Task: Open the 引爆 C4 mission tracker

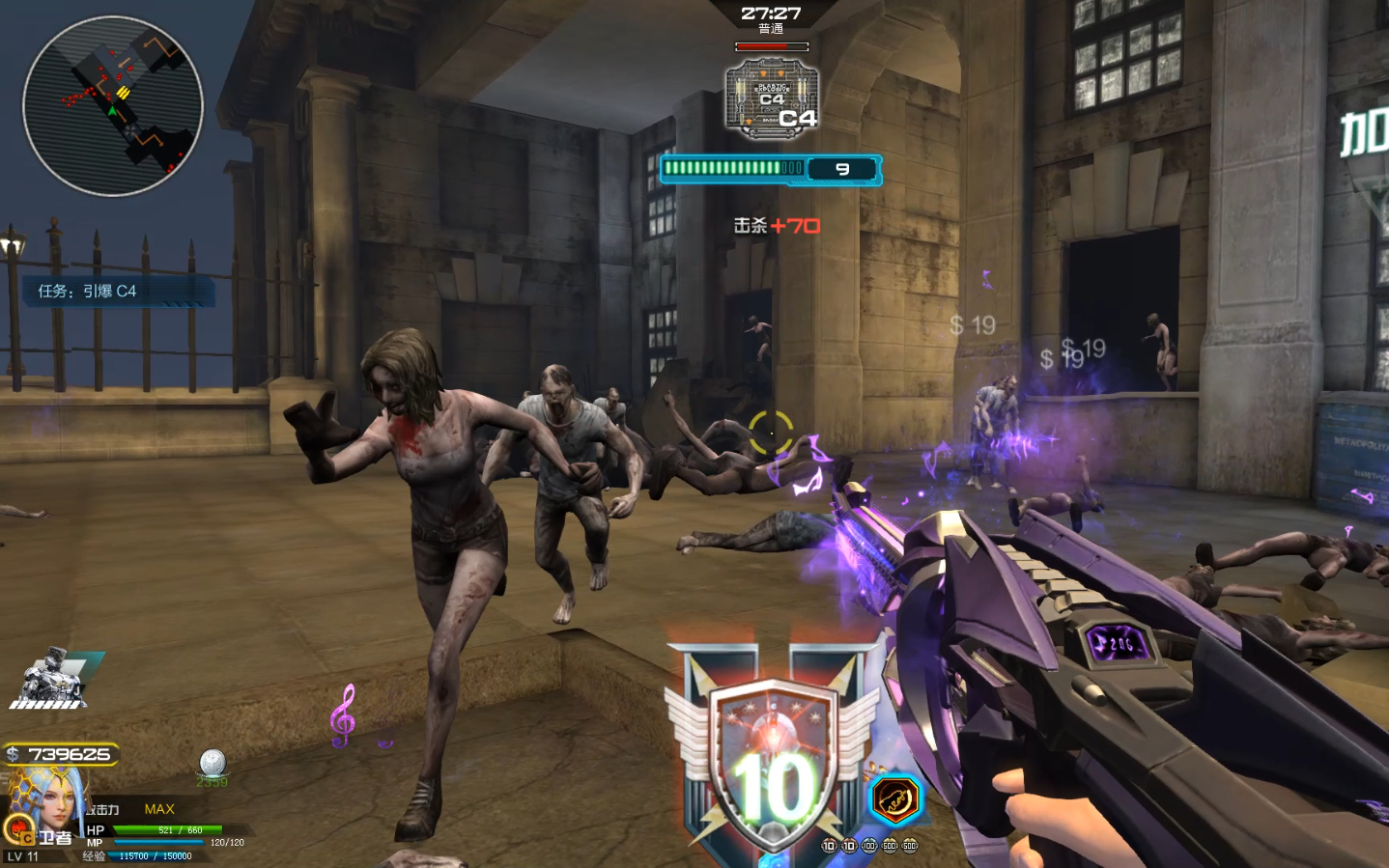Action: point(118,291)
